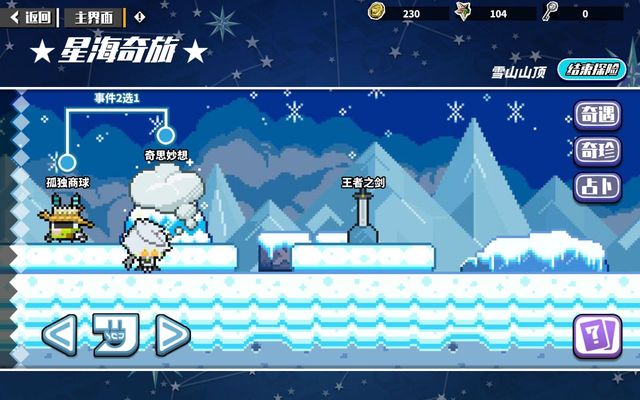The height and width of the screenshot is (400, 640).
Task: Tap the smiley face action button
Action: [x=115, y=335]
